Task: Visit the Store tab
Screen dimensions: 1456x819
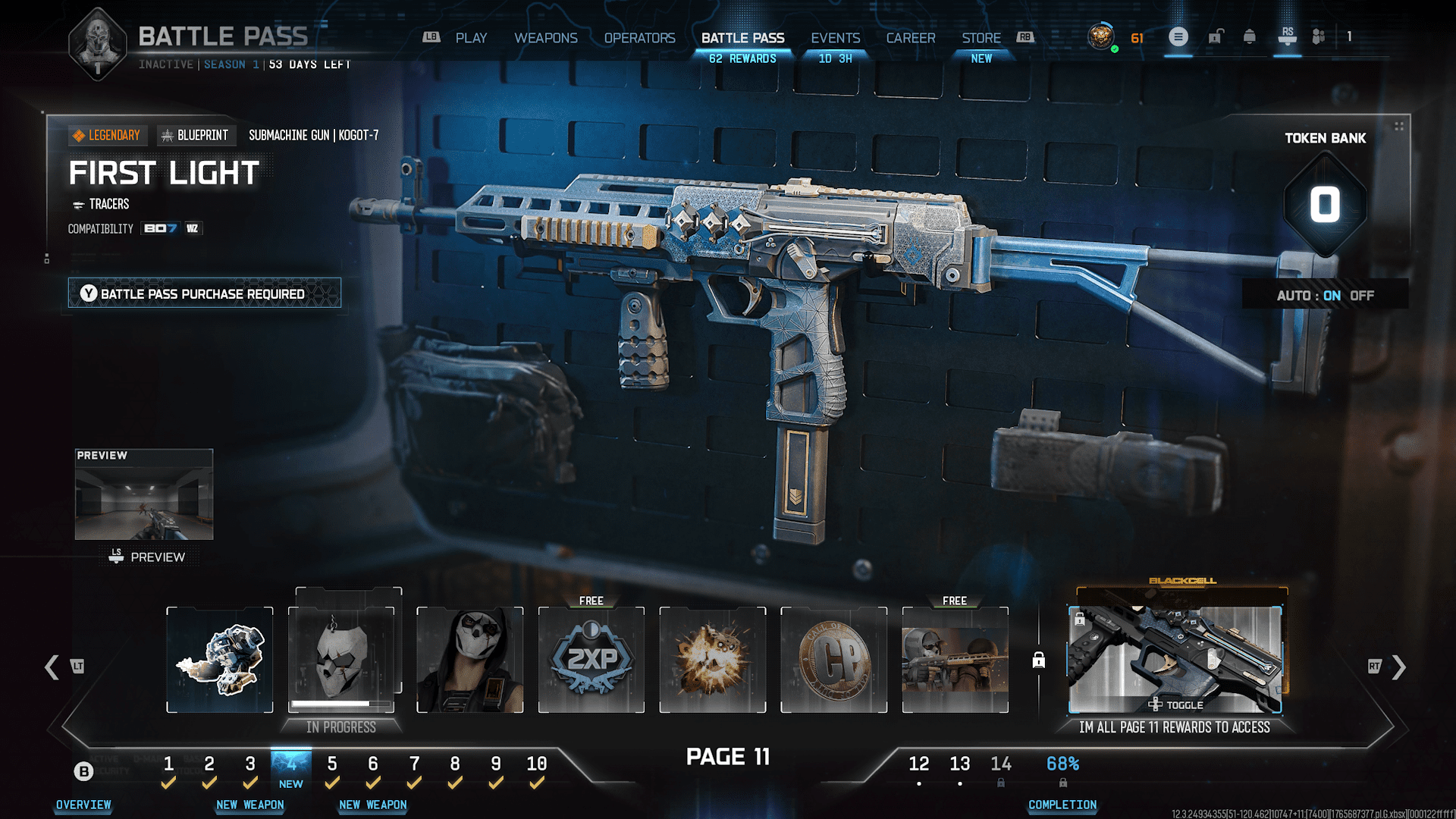Action: 981,38
